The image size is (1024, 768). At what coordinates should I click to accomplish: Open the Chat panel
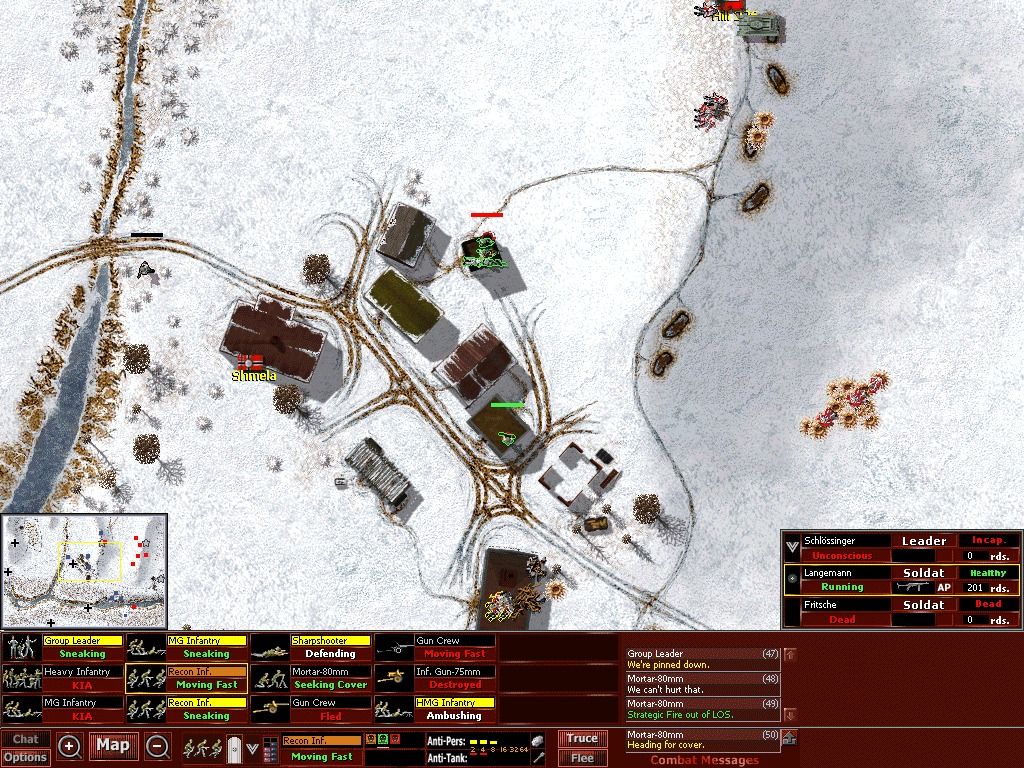tap(26, 740)
